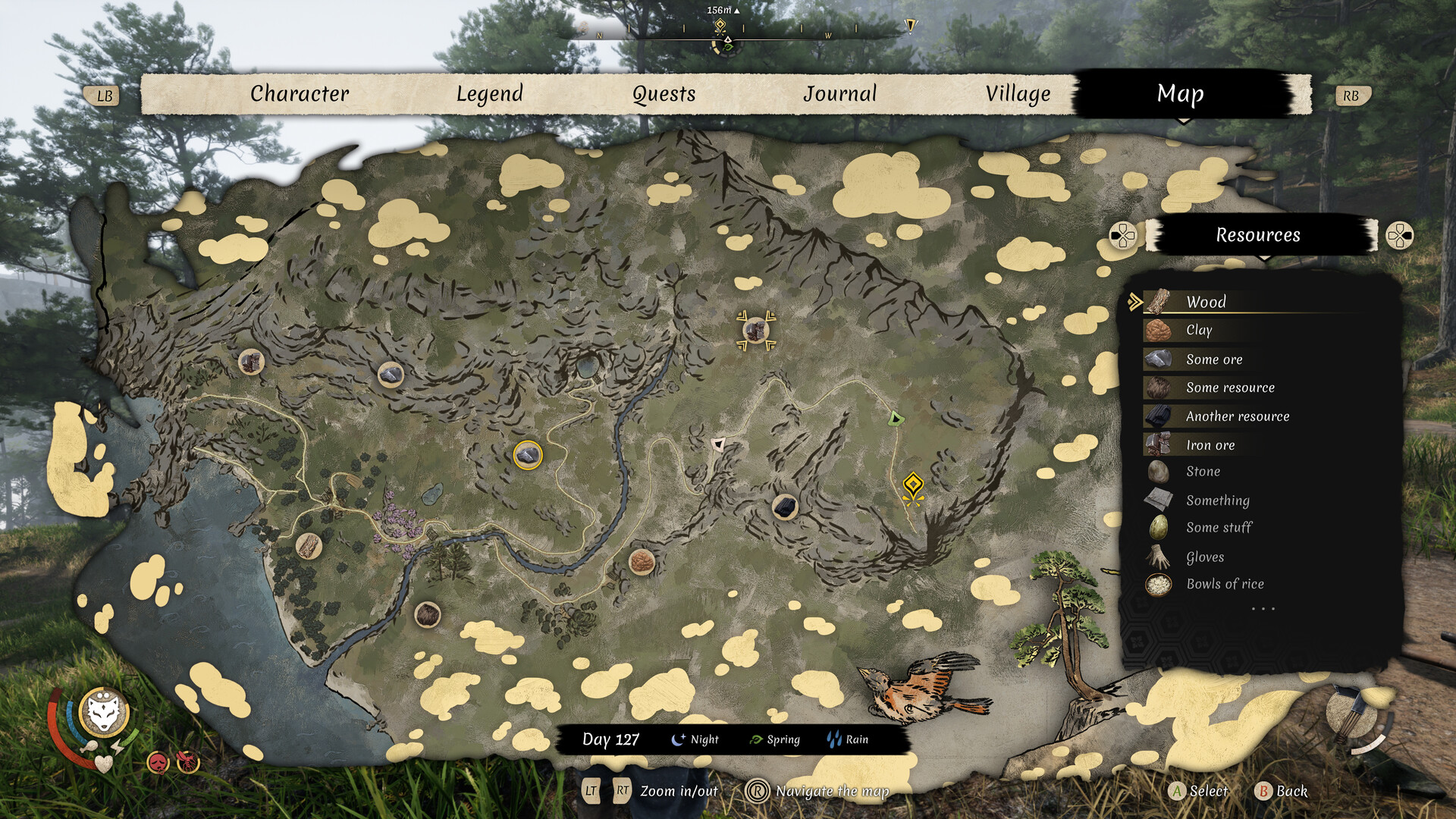
Task: Choose Wood in the resources list
Action: coord(1206,302)
